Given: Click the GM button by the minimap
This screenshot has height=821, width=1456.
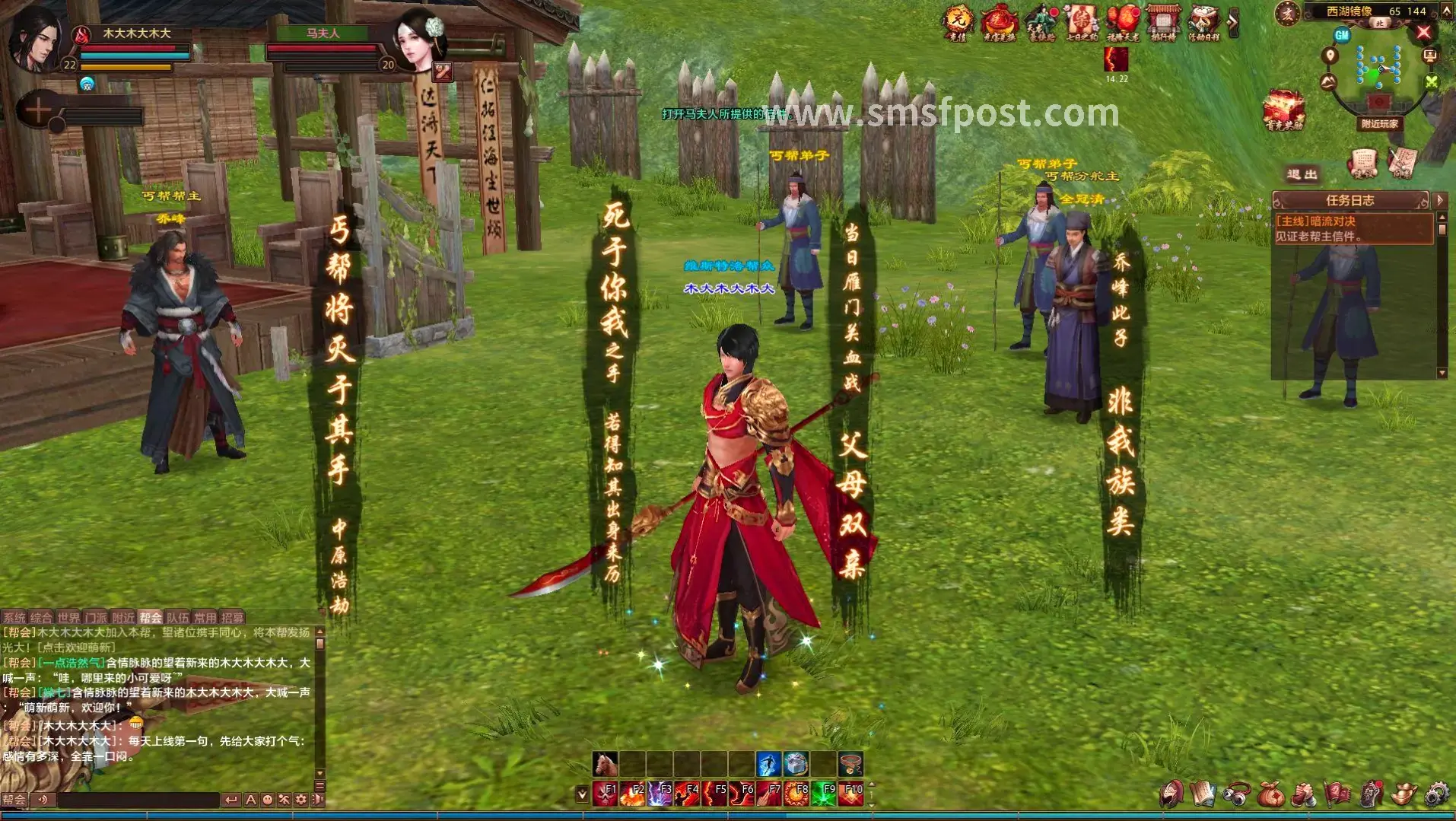Looking at the screenshot, I should coord(1342,35).
